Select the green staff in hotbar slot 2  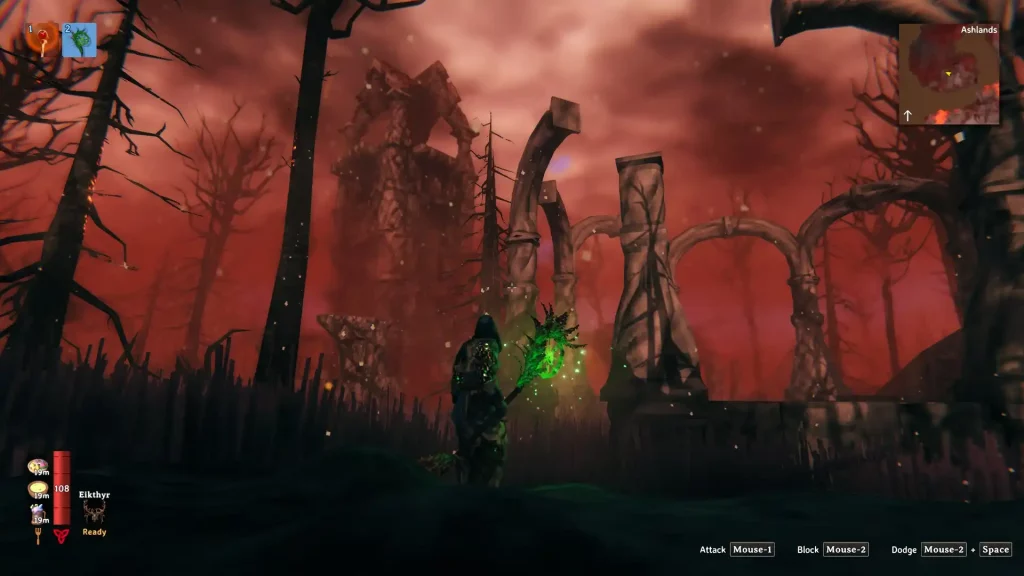[80, 40]
